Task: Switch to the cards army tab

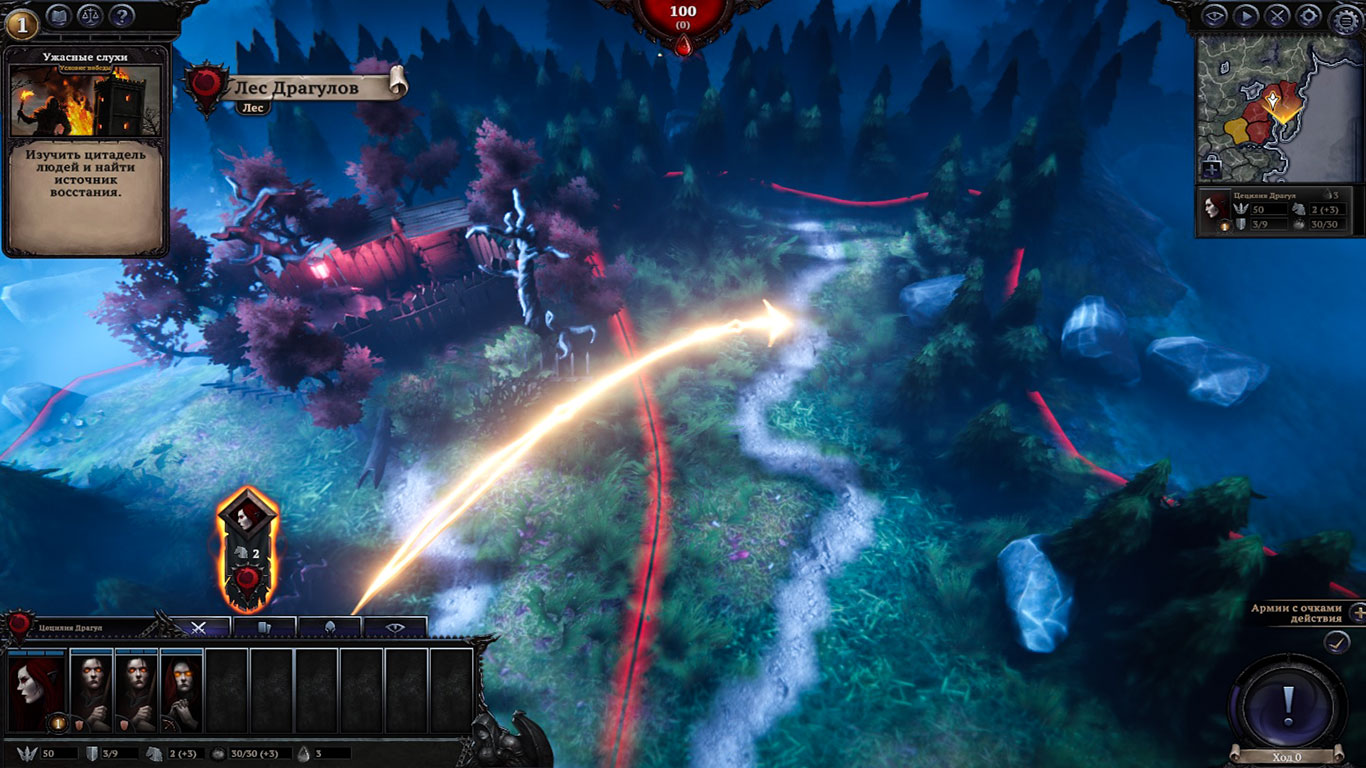Action: (x=264, y=628)
